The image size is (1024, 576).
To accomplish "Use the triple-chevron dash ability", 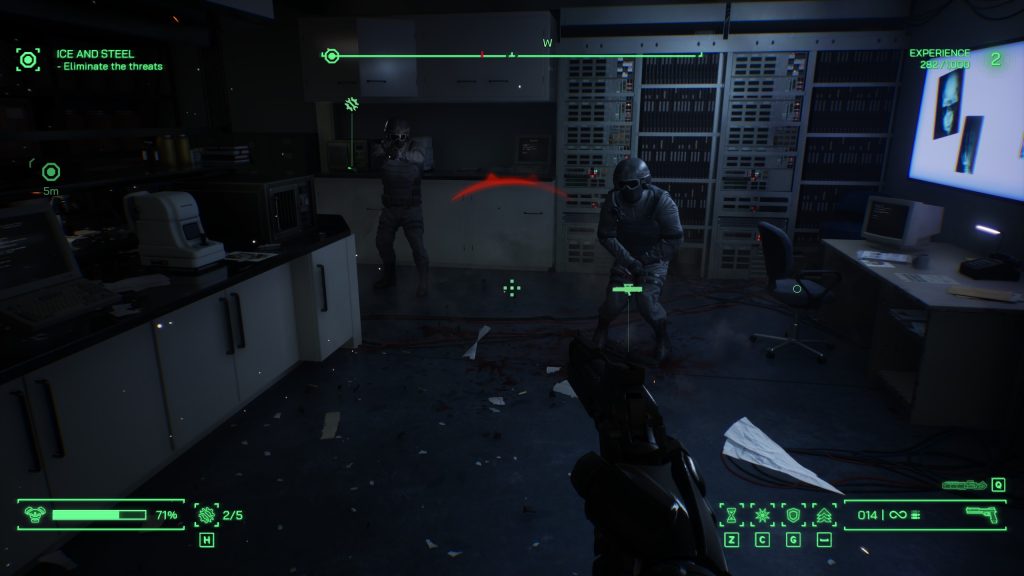I will point(824,515).
